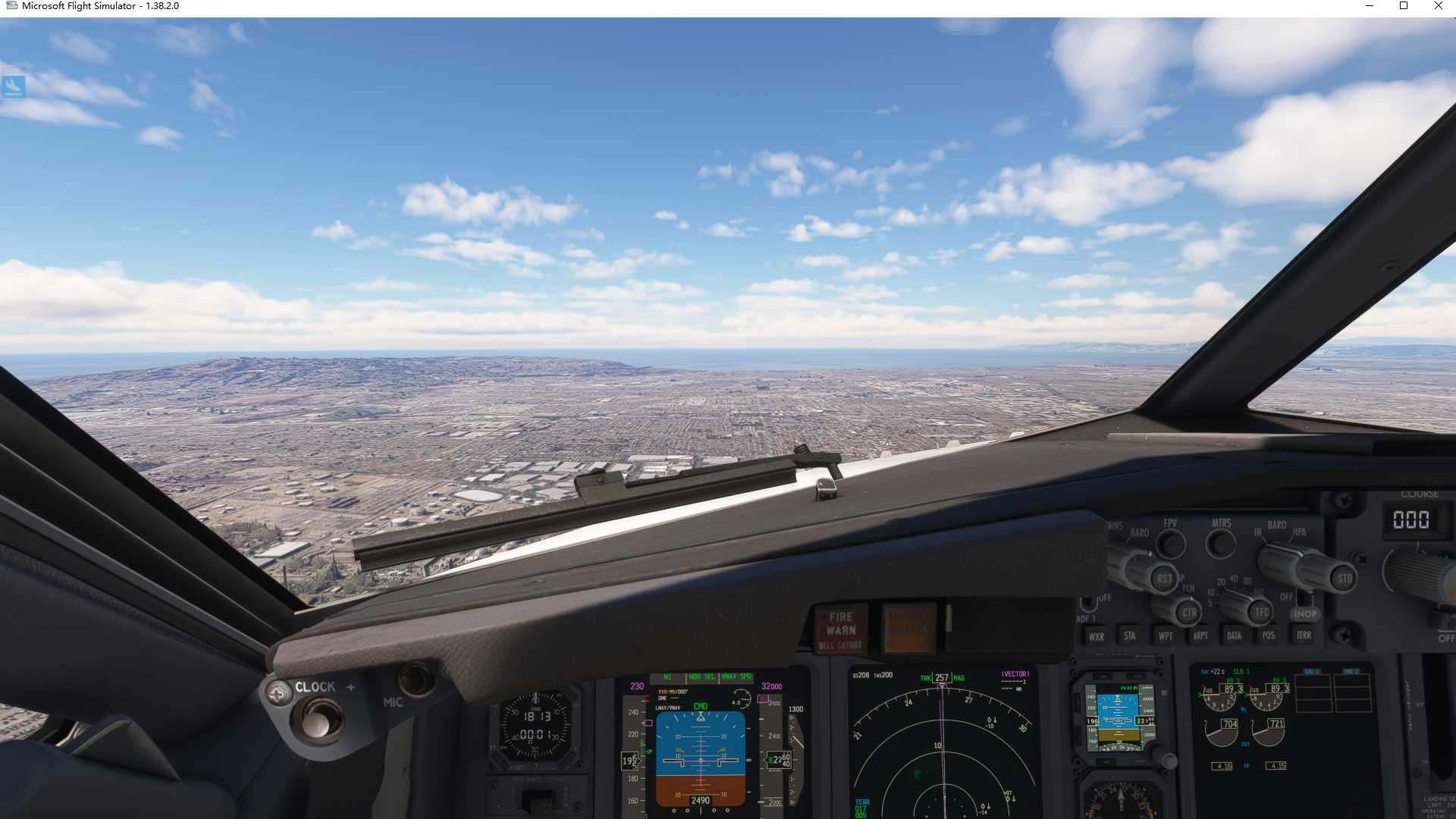
Task: Click the INOP placard button
Action: pyautogui.click(x=1306, y=613)
